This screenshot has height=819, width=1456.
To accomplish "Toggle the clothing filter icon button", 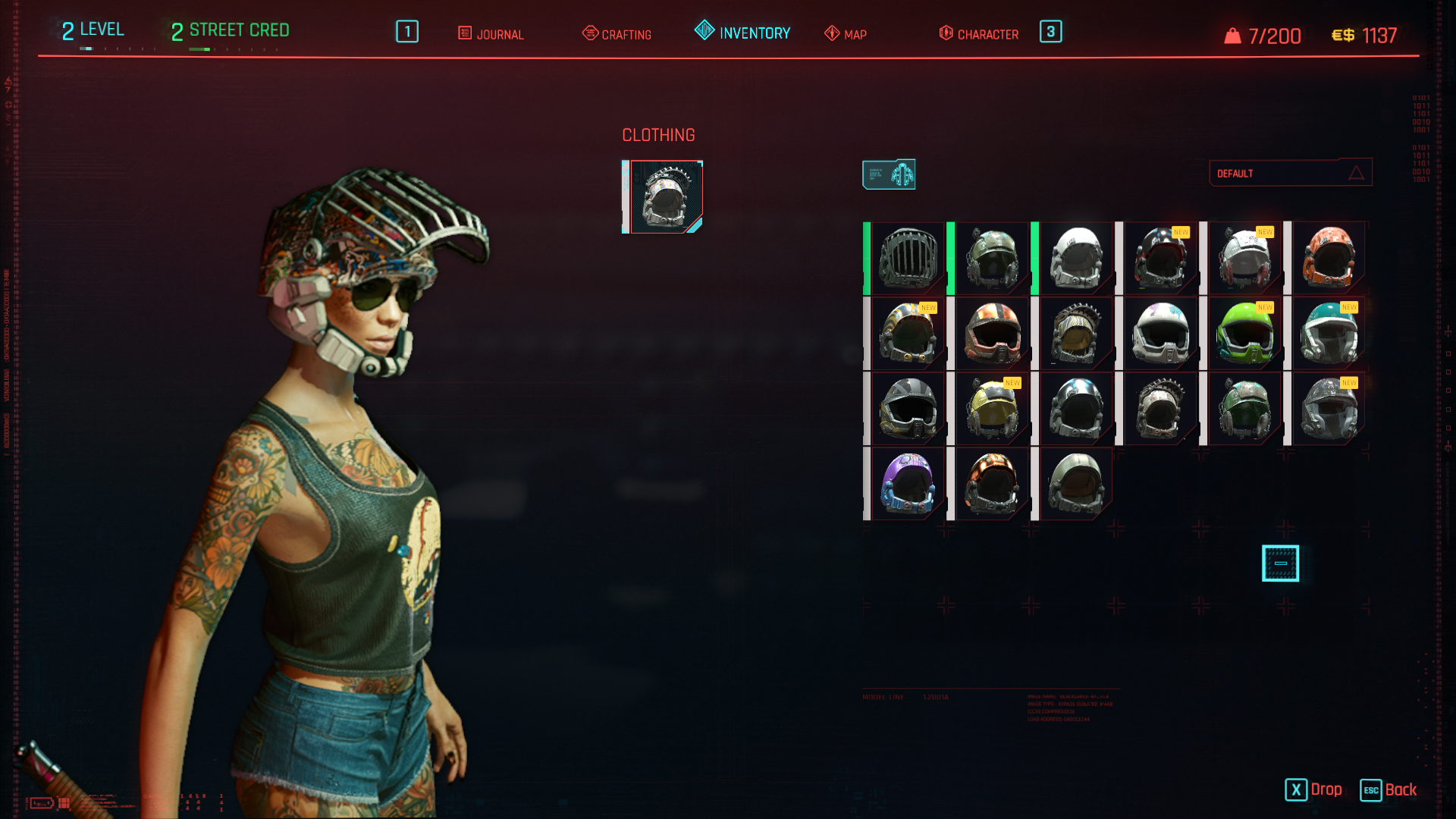I will point(889,174).
